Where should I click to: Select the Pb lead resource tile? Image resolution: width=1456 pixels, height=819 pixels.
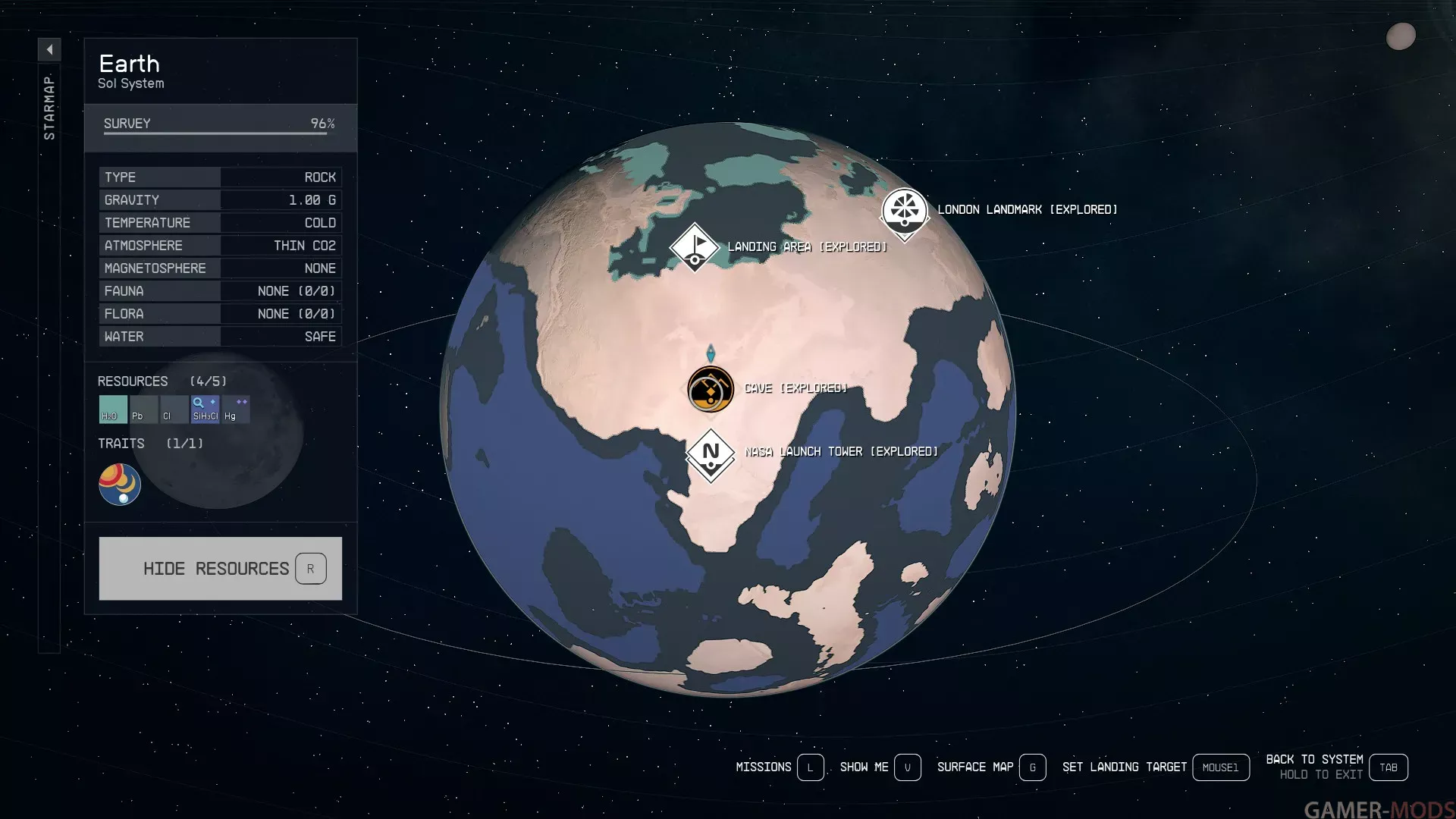(143, 409)
